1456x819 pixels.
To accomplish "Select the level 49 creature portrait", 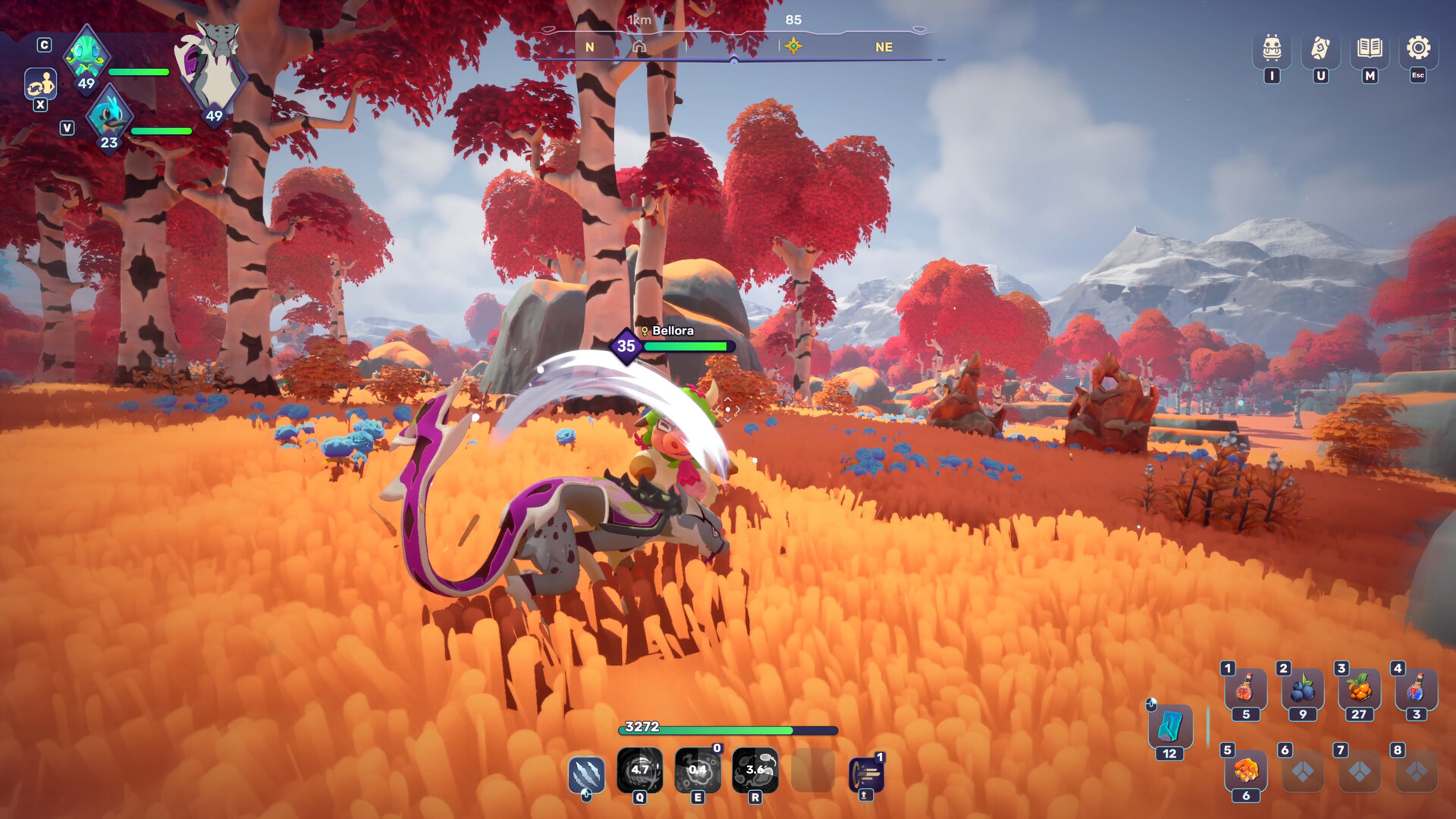I will click(x=86, y=57).
